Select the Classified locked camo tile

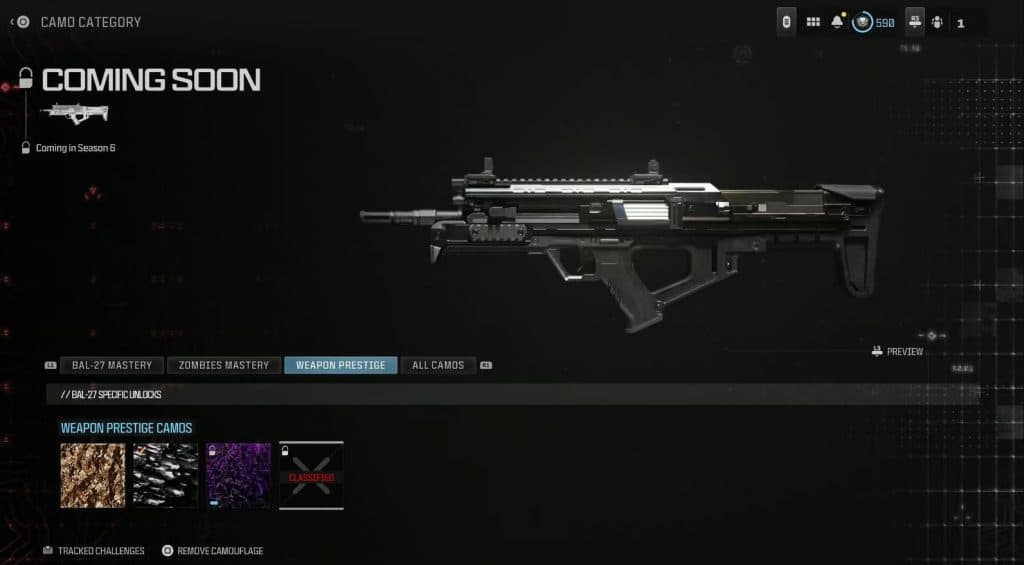311,476
